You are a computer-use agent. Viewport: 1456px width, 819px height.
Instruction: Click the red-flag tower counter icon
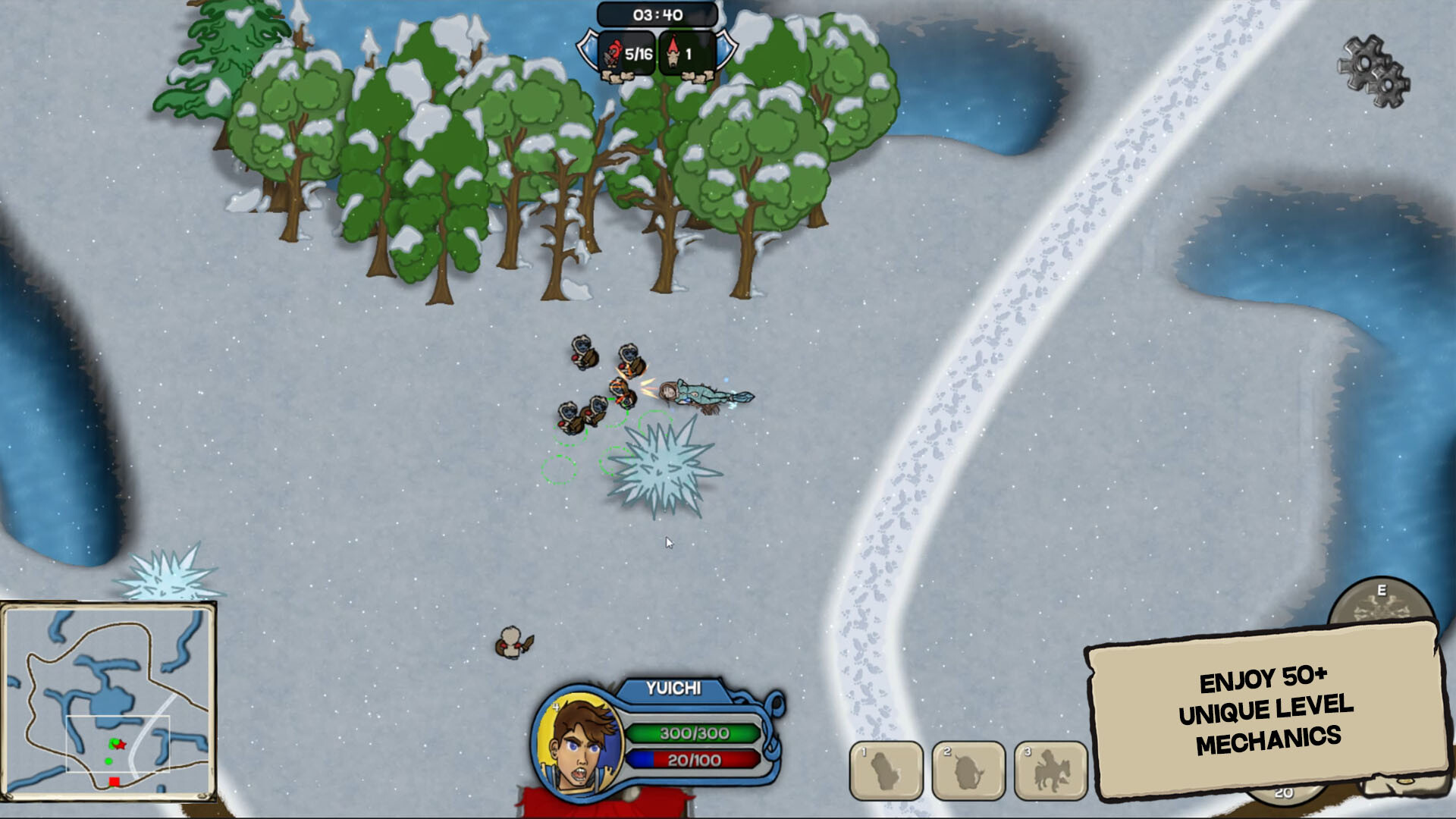click(x=673, y=52)
